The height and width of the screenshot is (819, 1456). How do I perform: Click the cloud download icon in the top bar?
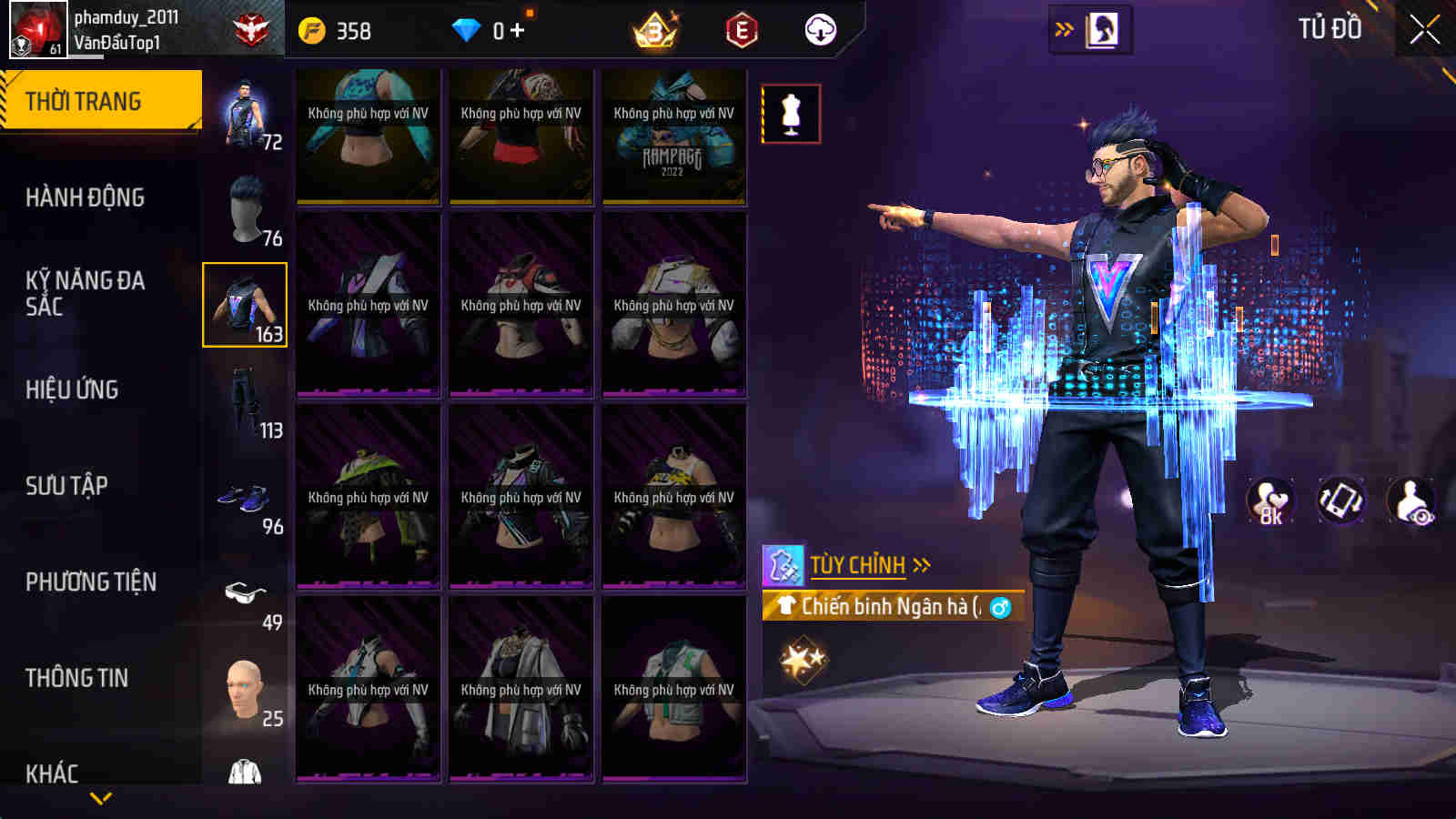[x=822, y=30]
